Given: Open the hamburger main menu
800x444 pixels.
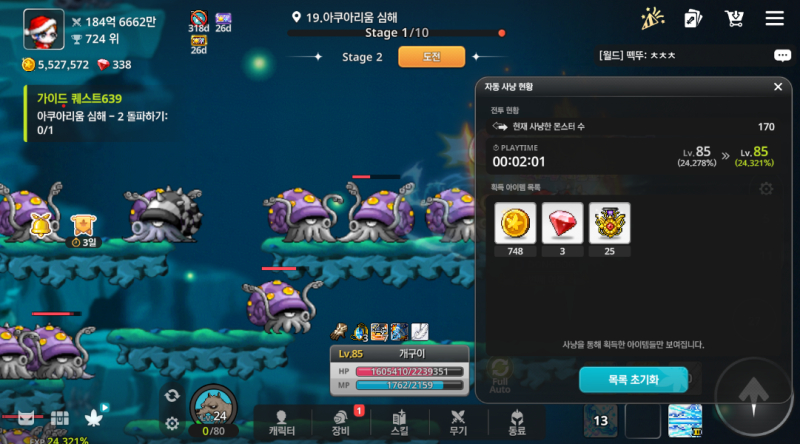Looking at the screenshot, I should [774, 18].
